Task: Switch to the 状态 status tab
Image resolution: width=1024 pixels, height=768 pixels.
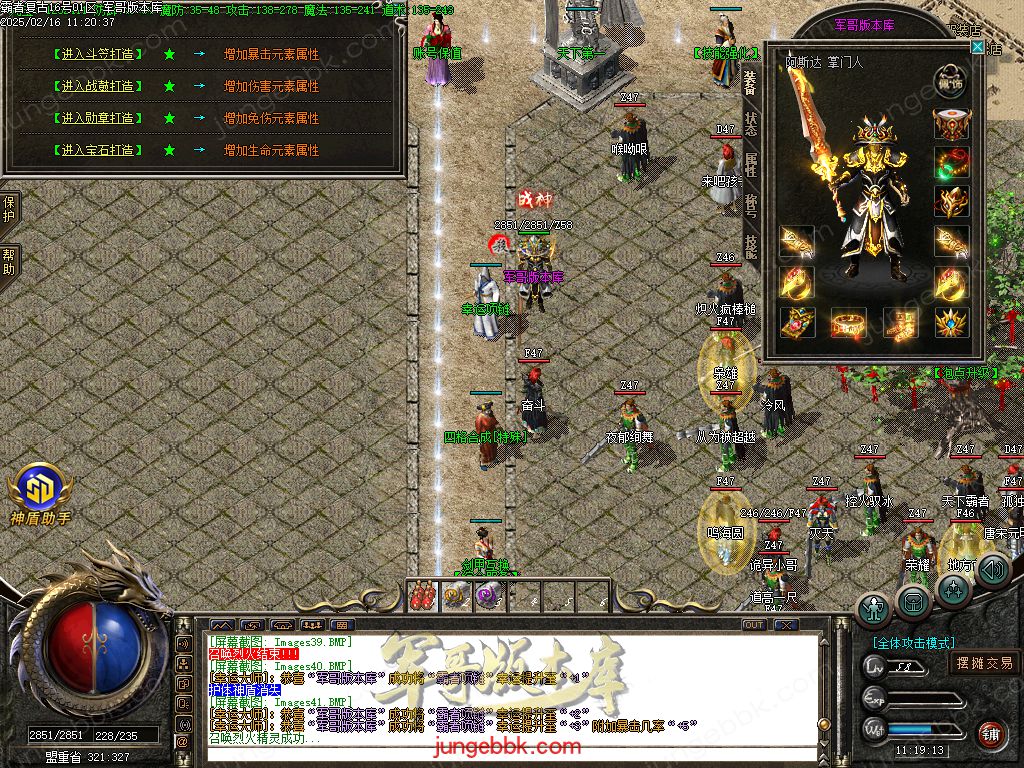Action: pyautogui.click(x=751, y=124)
